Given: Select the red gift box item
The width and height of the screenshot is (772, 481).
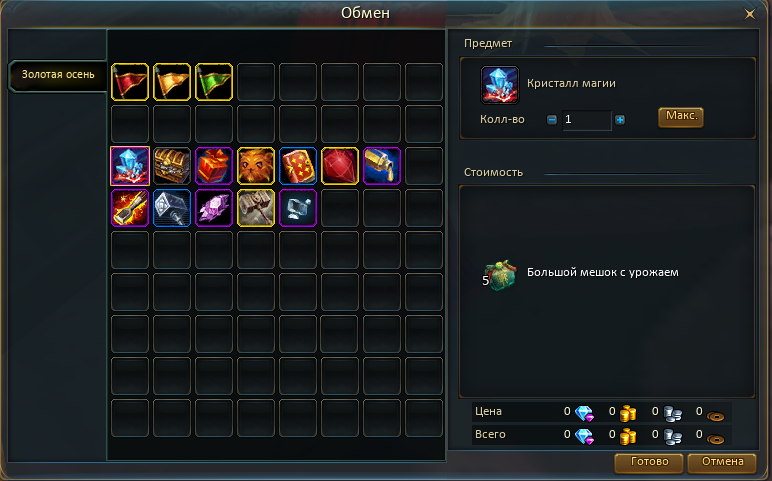Looking at the screenshot, I should (x=214, y=166).
